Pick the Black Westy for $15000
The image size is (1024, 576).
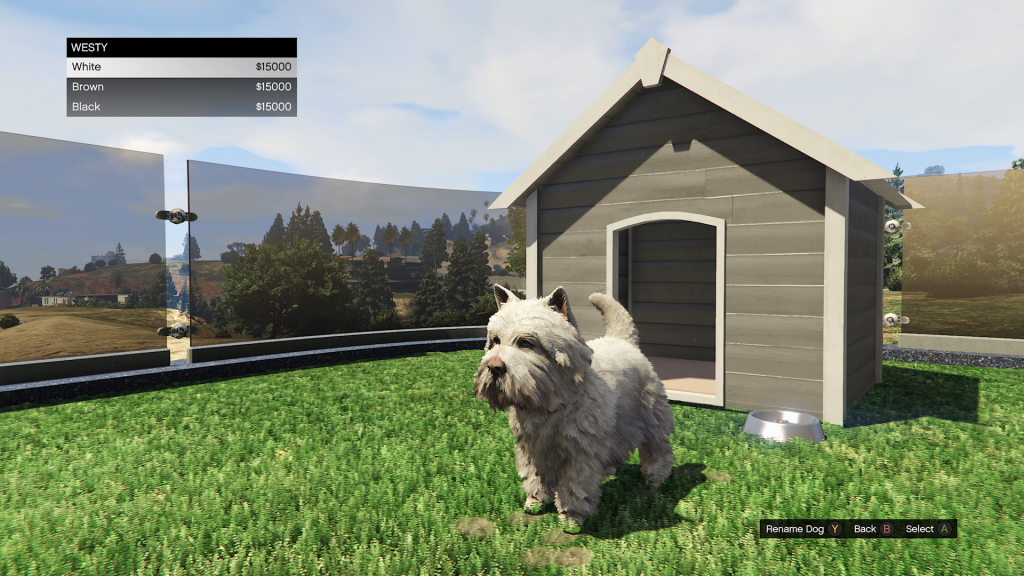[x=181, y=107]
